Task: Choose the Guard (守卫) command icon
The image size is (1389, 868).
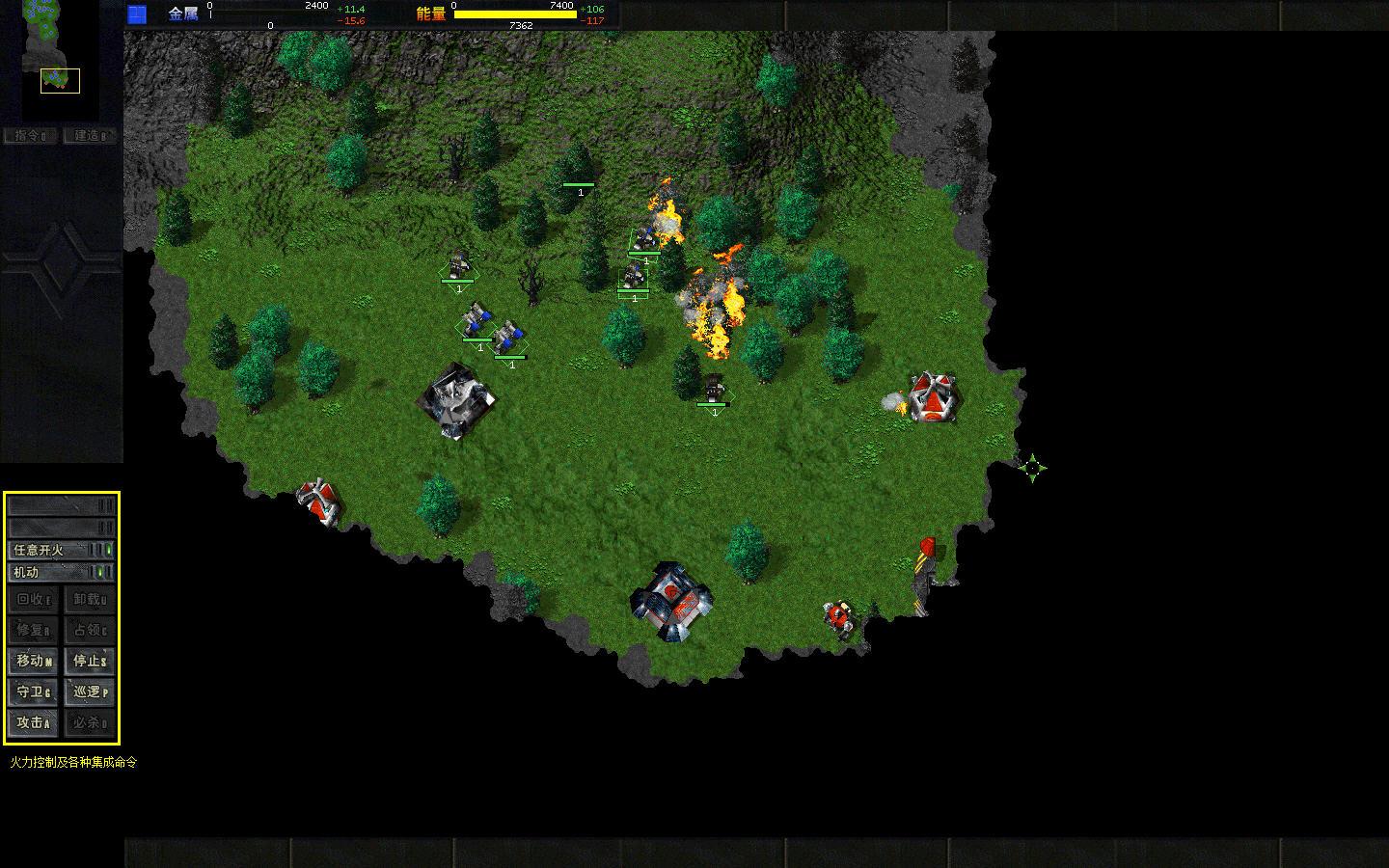Action: click(x=32, y=692)
